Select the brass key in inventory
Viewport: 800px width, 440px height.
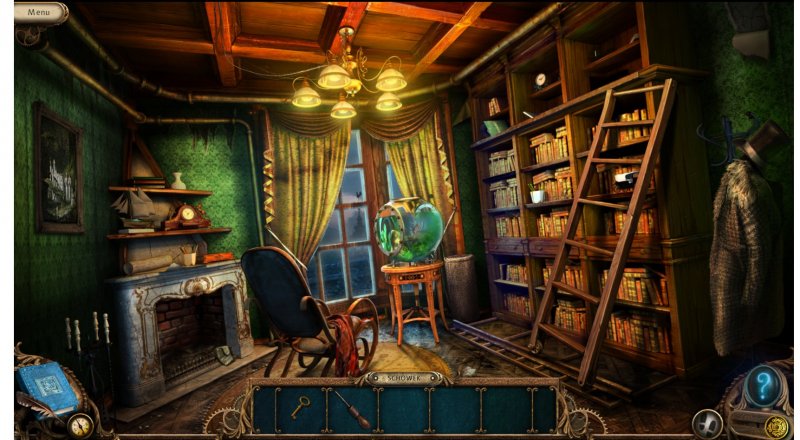pyautogui.click(x=299, y=406)
